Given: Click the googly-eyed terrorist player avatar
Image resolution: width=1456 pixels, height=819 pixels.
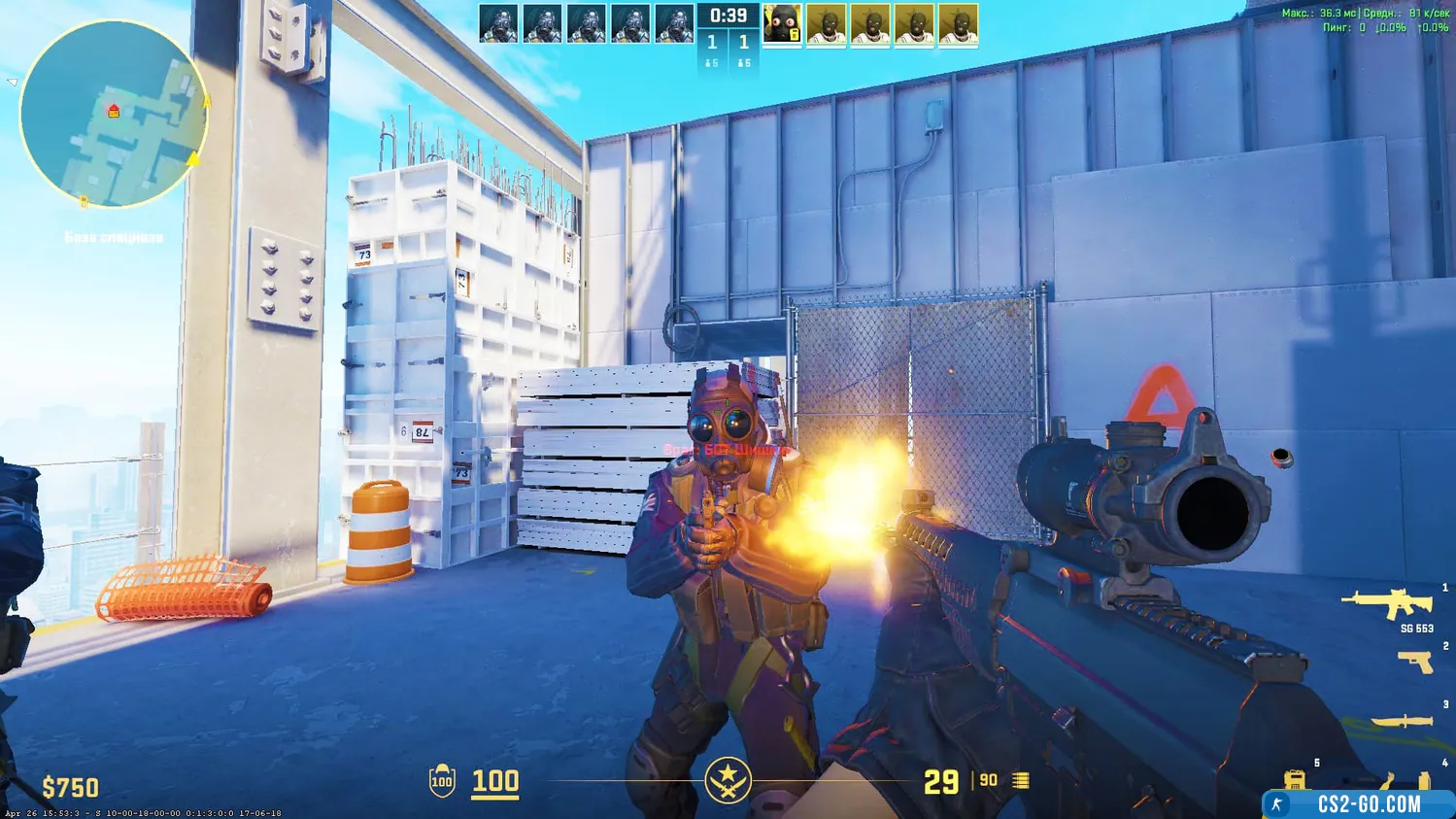Looking at the screenshot, I should click(782, 24).
